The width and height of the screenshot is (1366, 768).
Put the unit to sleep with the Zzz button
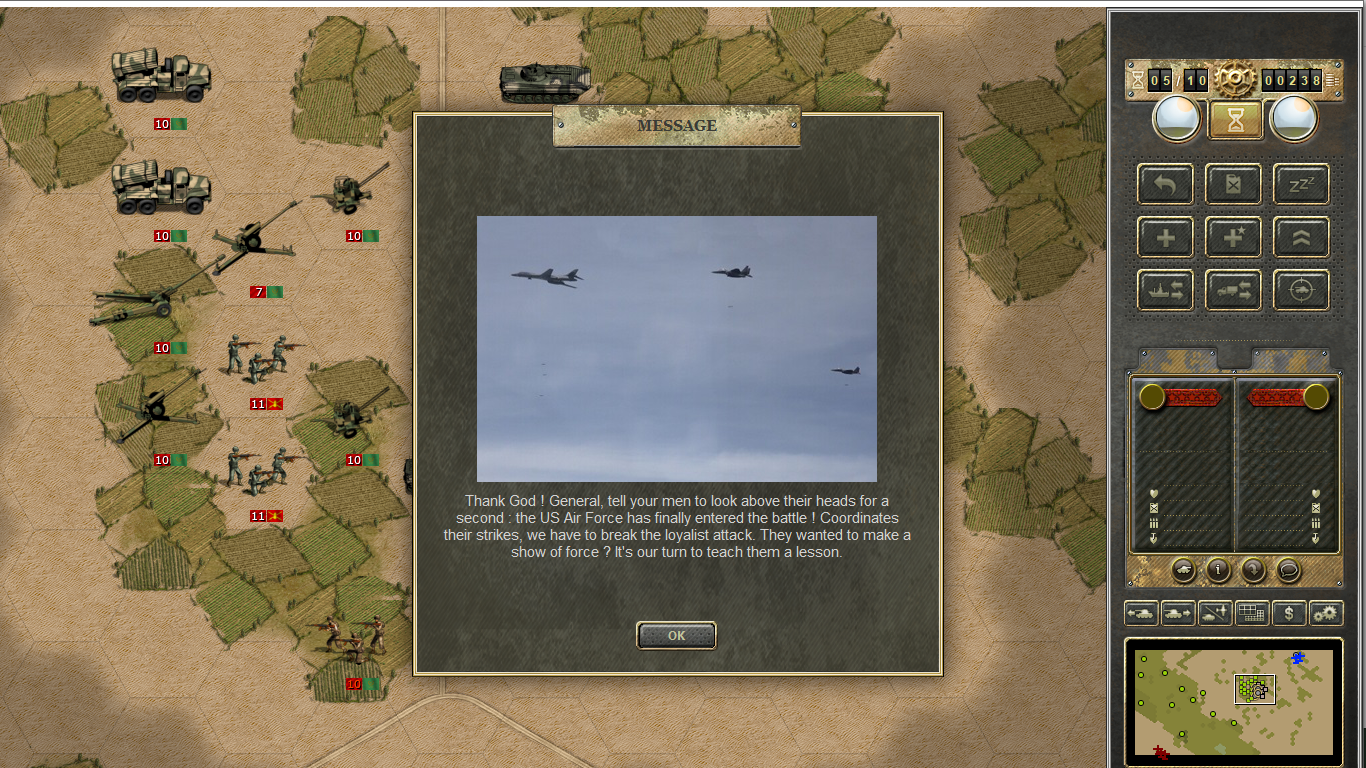point(1301,184)
